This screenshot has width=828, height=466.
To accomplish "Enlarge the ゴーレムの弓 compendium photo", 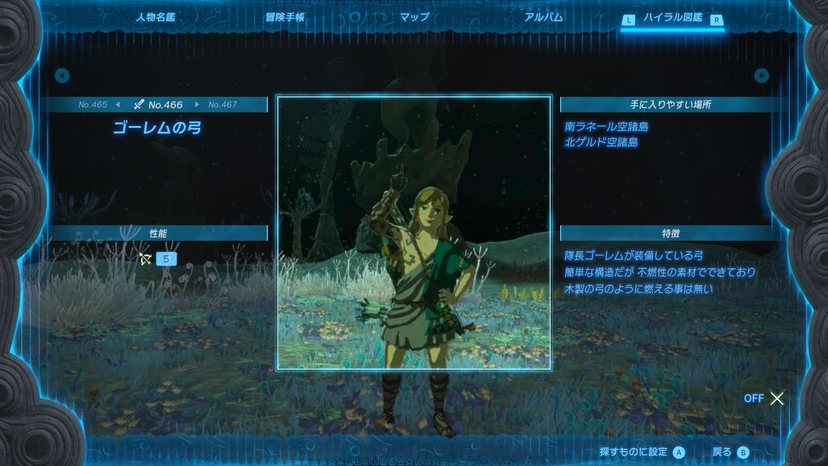I will click(x=414, y=232).
